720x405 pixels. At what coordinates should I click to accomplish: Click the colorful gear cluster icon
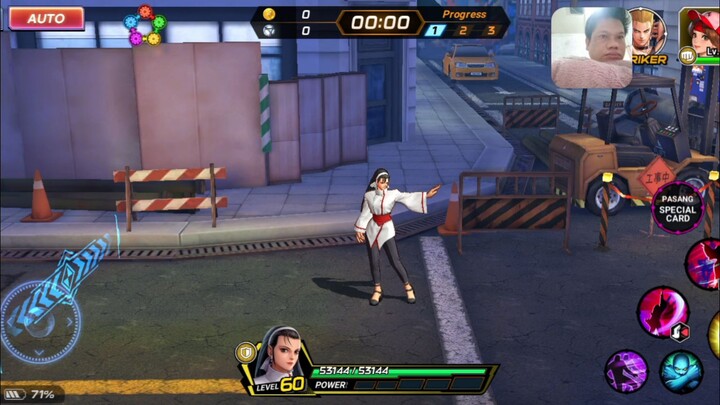point(144,26)
